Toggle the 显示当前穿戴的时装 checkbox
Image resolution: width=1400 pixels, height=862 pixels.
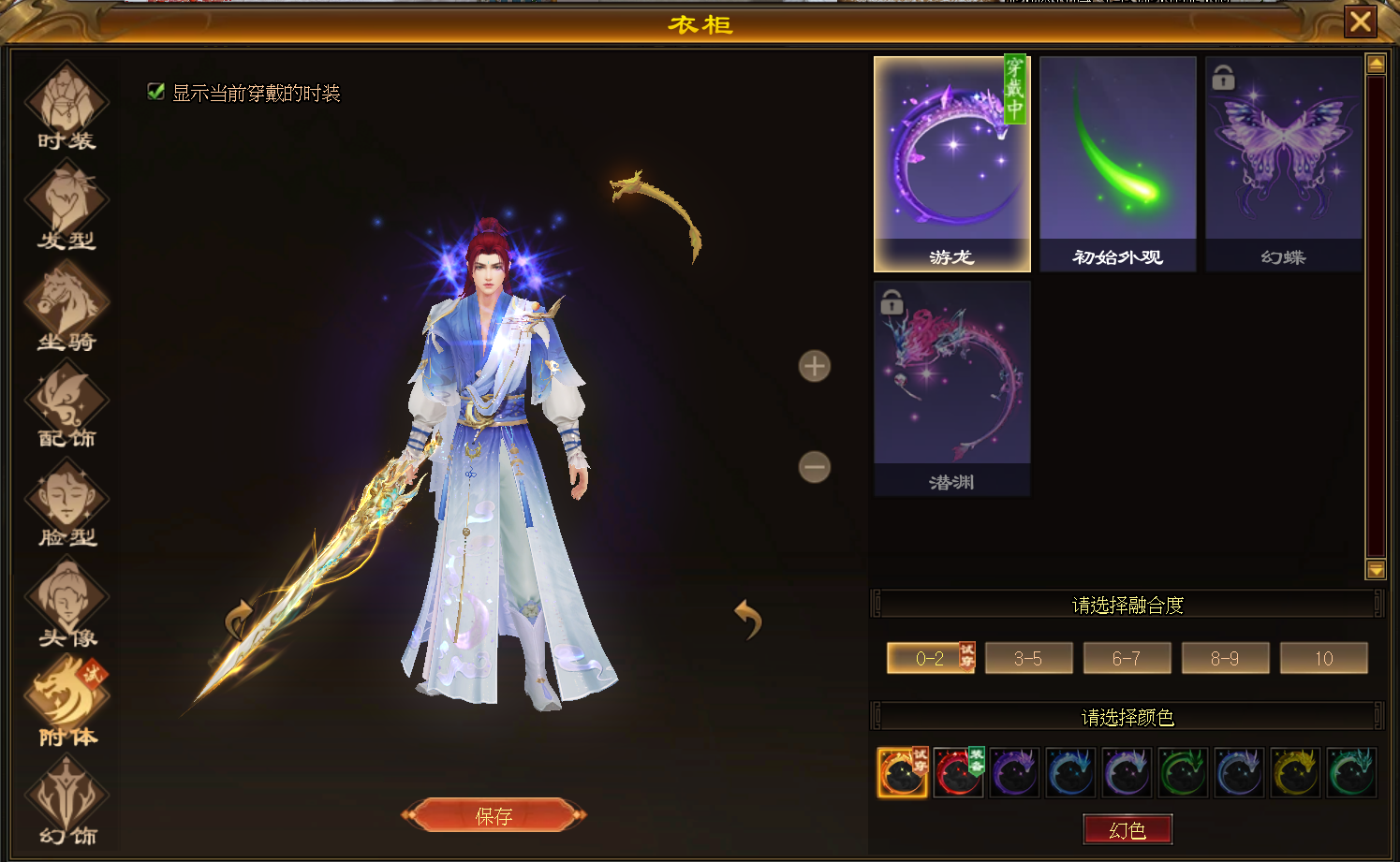[156, 91]
